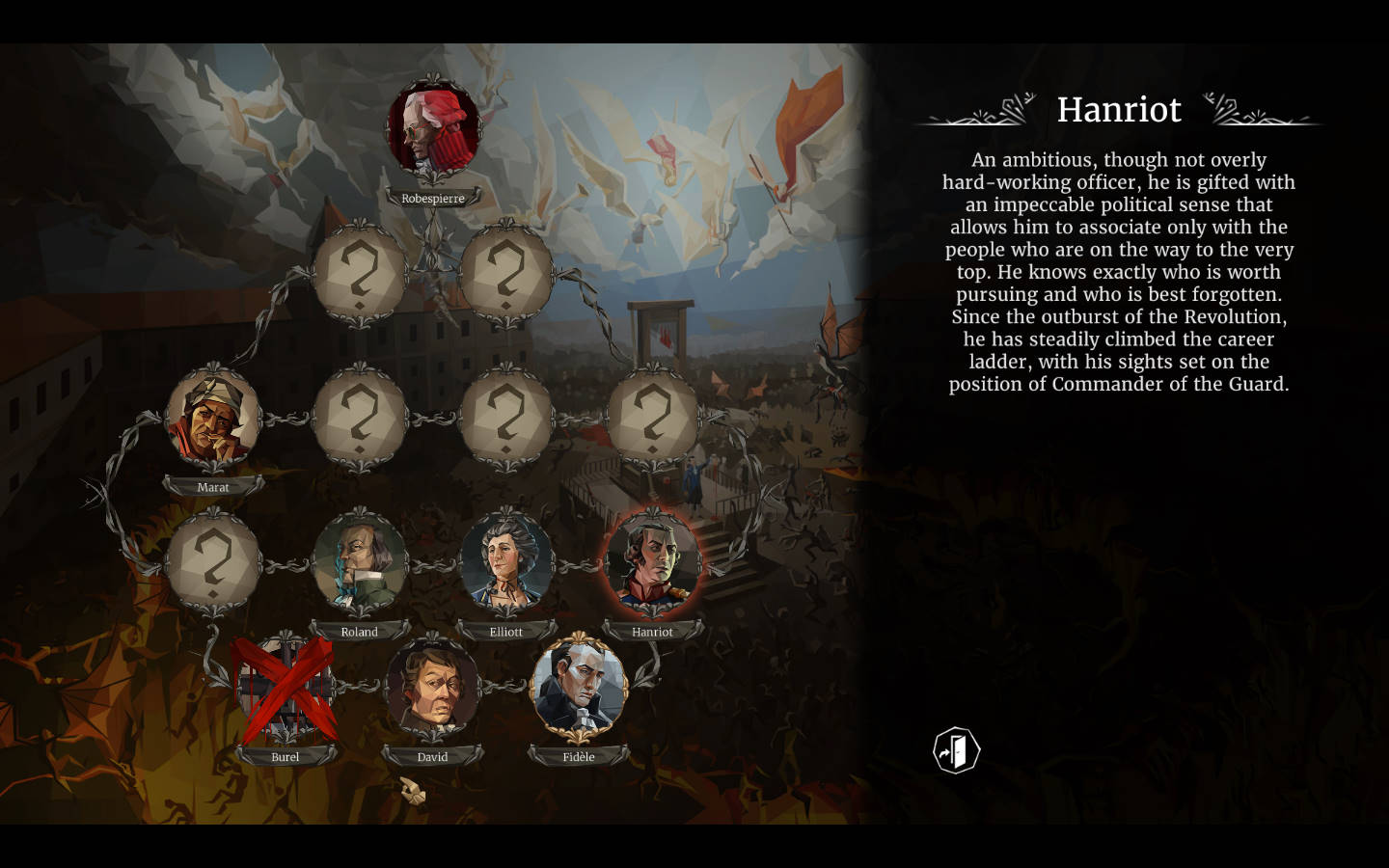View the crossed-out Burel portrait
Image resolution: width=1389 pixels, height=868 pixels.
pyautogui.click(x=286, y=689)
